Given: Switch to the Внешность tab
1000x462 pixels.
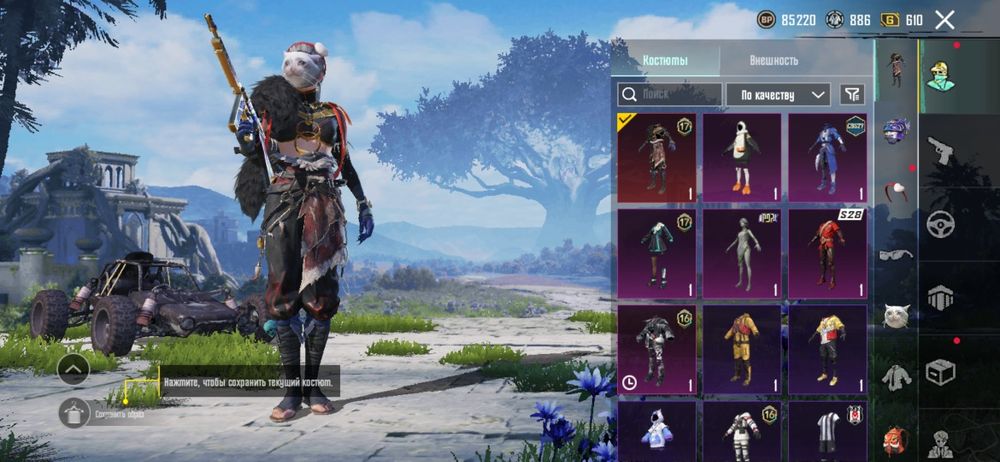Looking at the screenshot, I should [774, 60].
